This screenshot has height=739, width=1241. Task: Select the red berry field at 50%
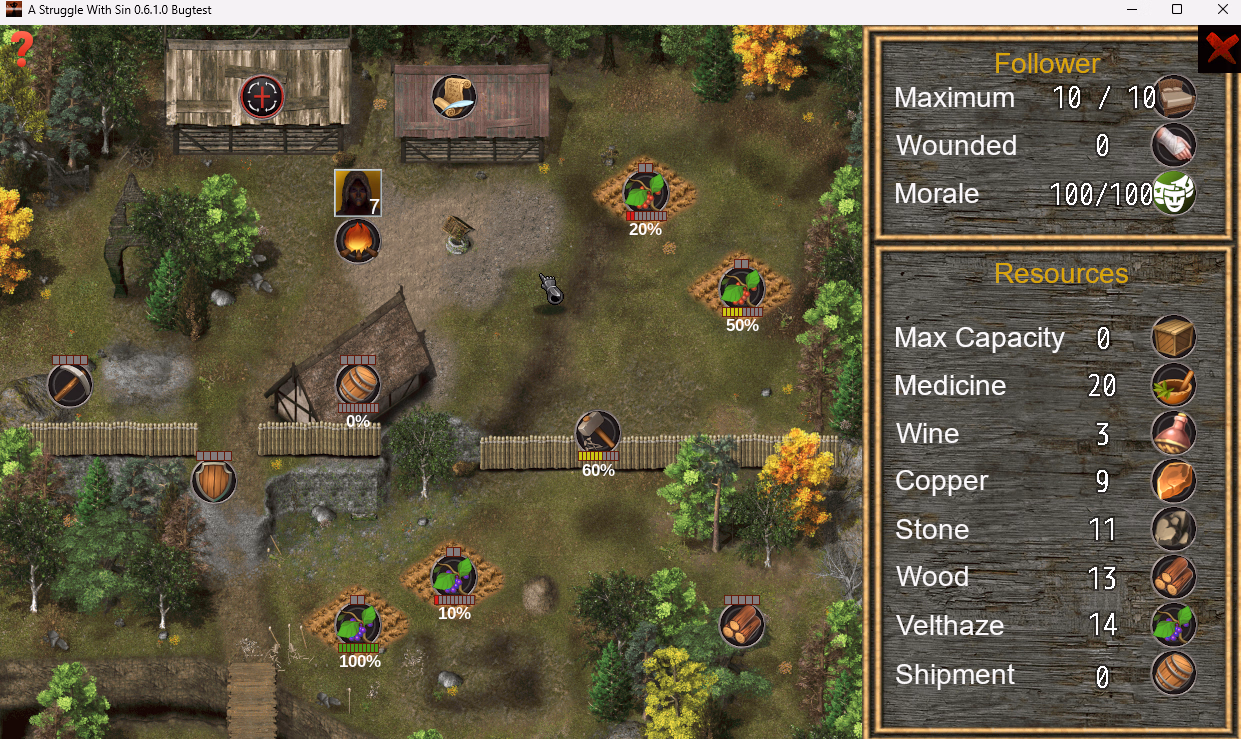click(x=742, y=289)
